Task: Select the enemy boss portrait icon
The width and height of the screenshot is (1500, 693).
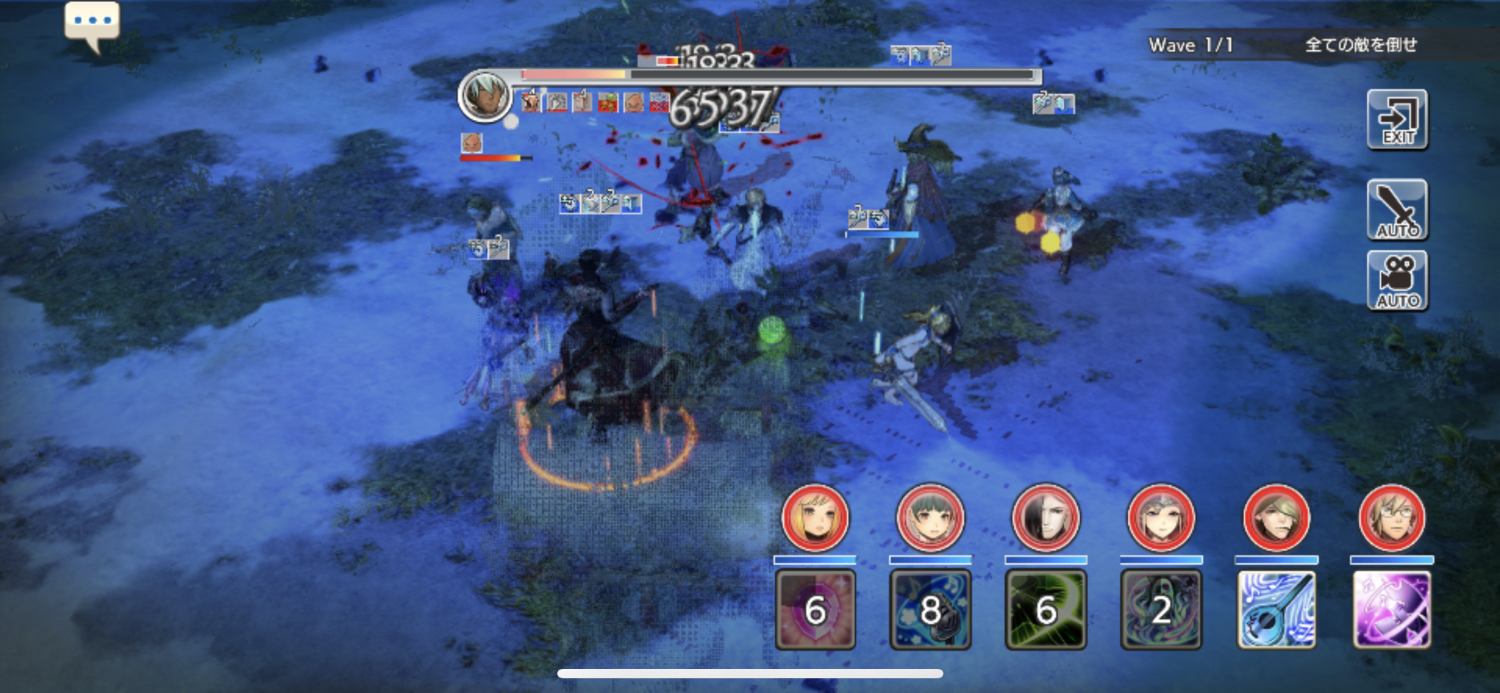Action: [485, 96]
